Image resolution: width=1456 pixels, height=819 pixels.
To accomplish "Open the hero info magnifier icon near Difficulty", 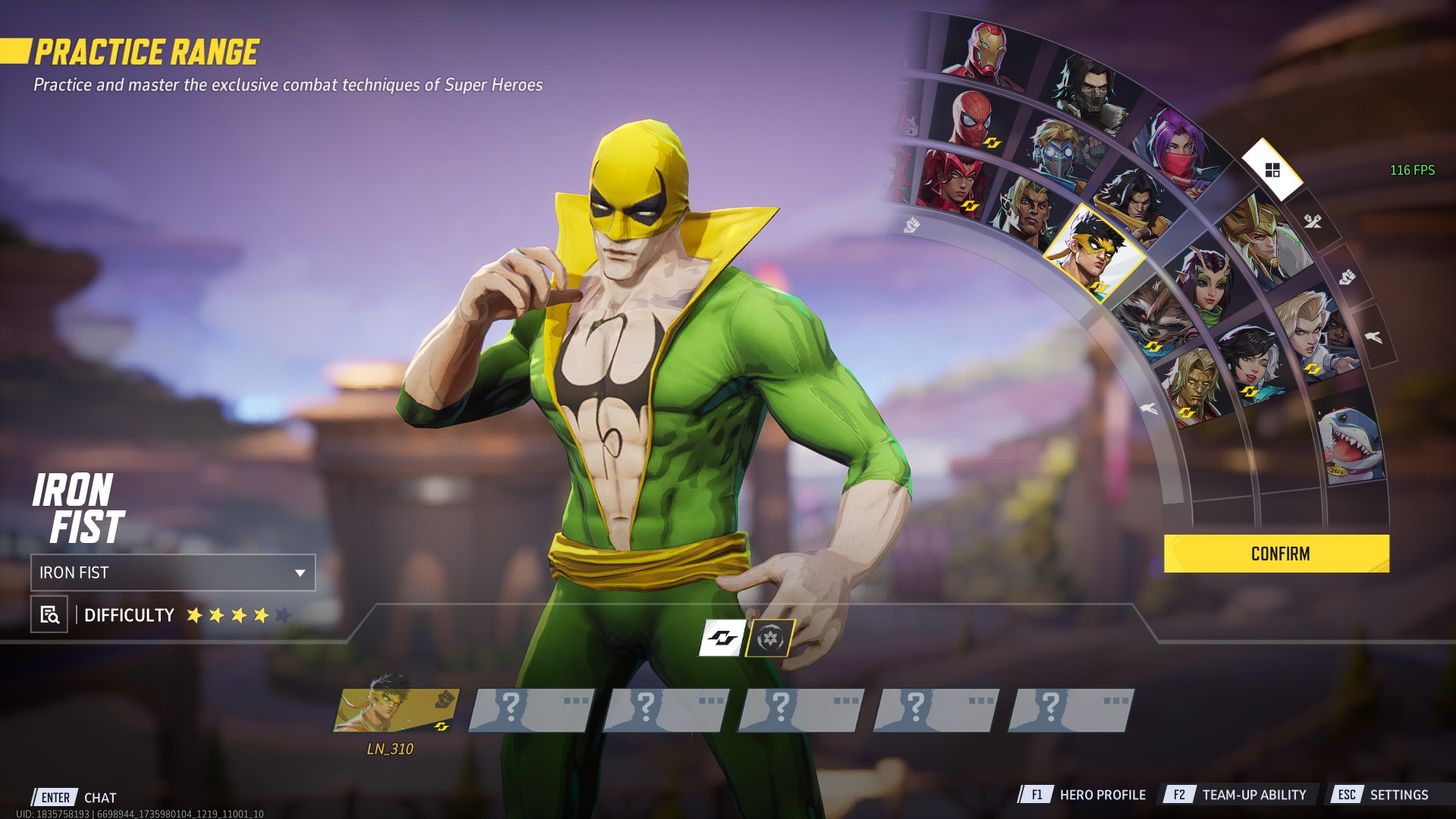I will (x=48, y=616).
